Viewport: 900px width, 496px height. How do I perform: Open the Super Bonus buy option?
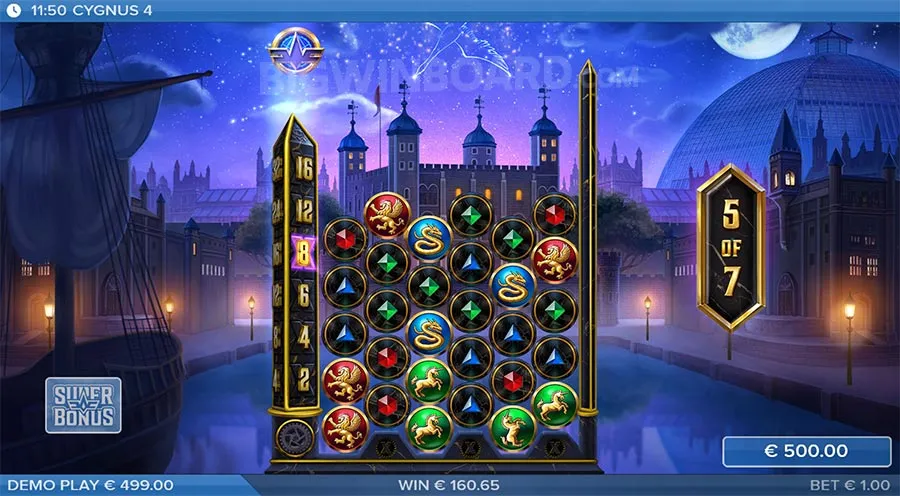pos(83,404)
